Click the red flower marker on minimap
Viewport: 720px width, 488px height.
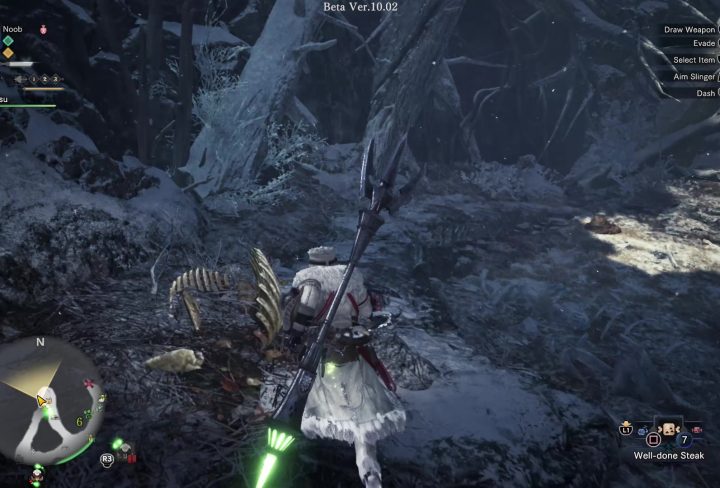click(90, 384)
